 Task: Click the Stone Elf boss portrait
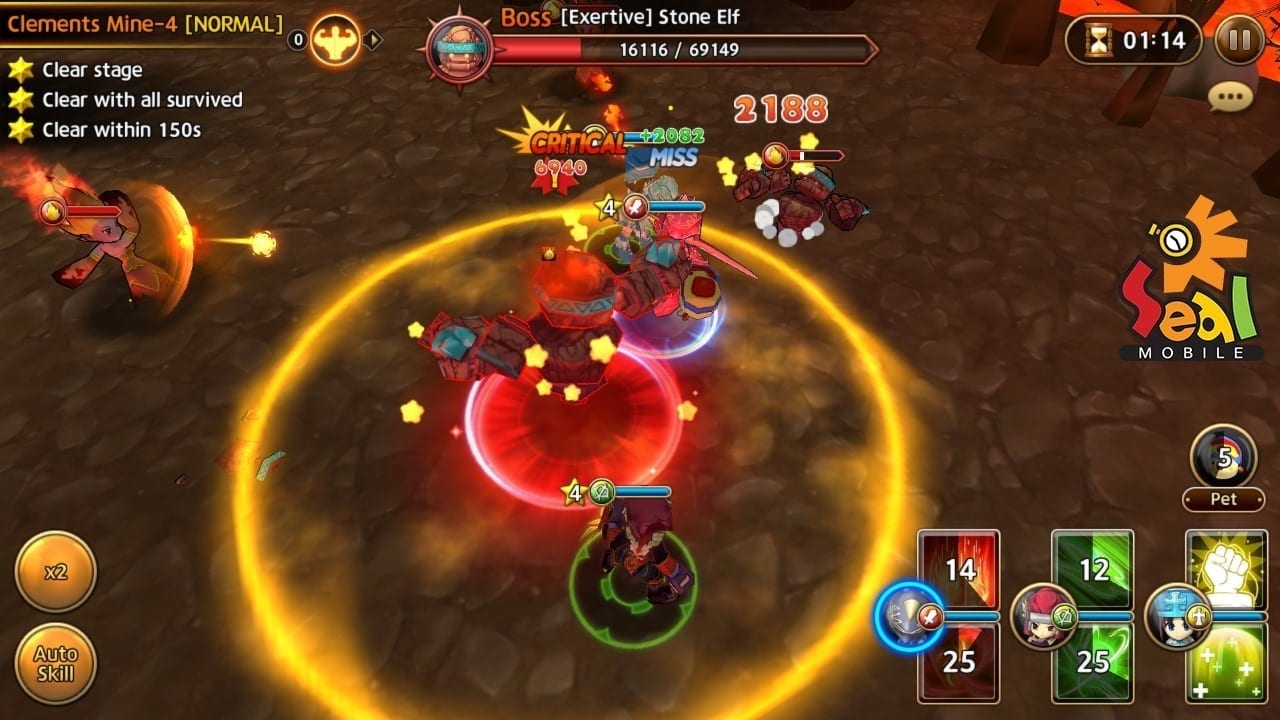click(x=457, y=50)
